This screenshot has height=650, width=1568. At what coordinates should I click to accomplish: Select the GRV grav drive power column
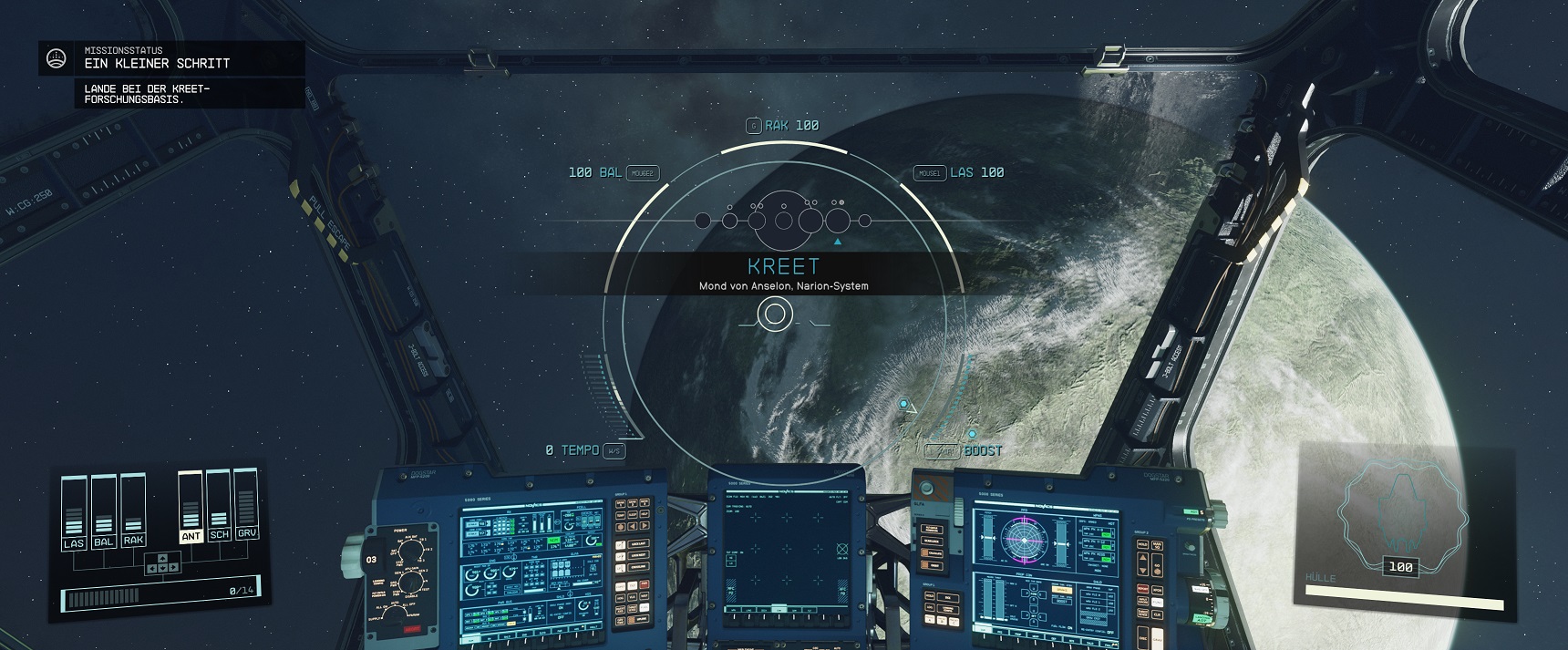246,503
